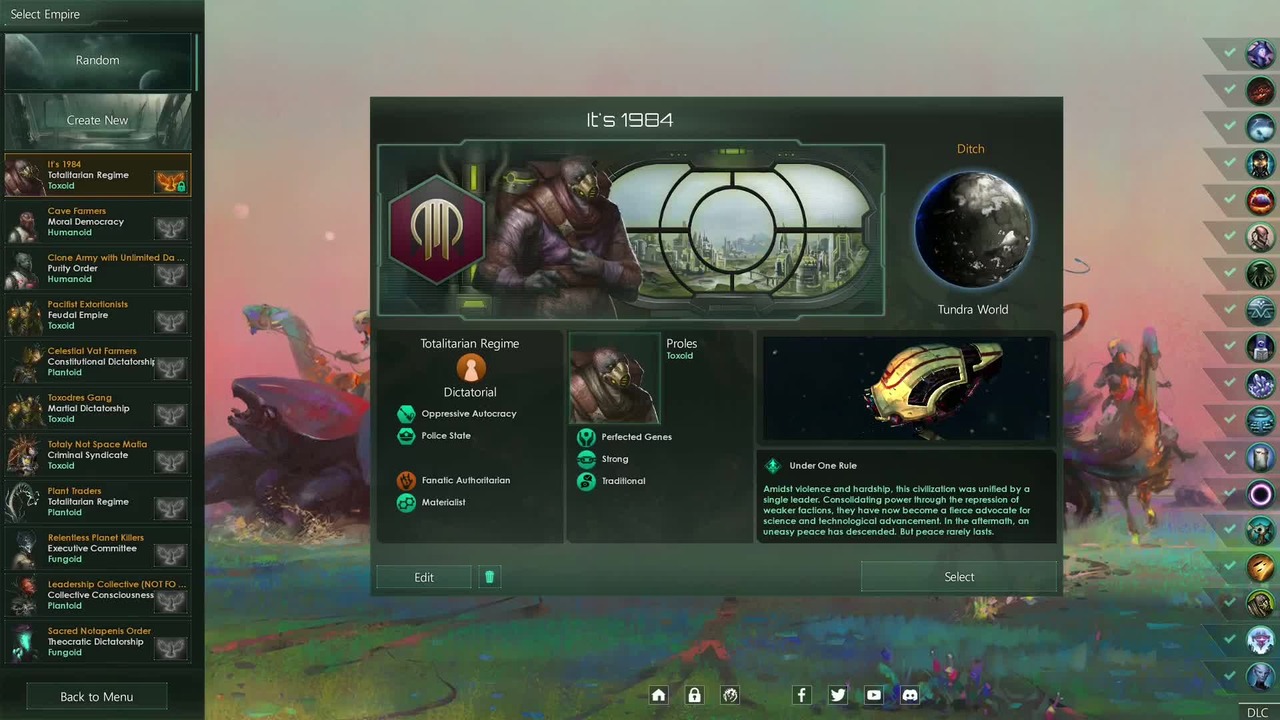This screenshot has width=1280, height=720.
Task: Open the Discord link
Action: point(910,695)
